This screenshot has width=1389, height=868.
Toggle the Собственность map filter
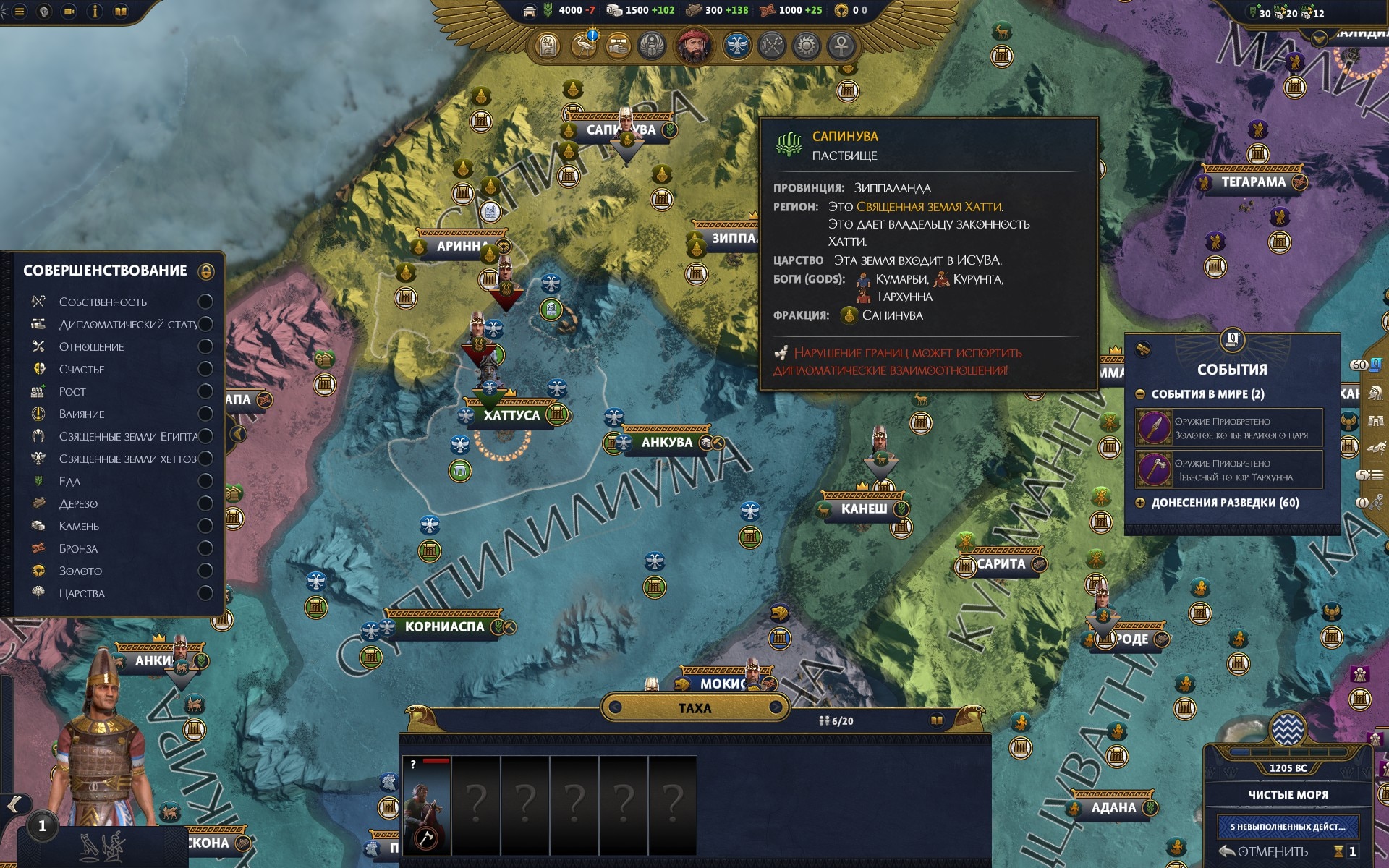[205, 302]
